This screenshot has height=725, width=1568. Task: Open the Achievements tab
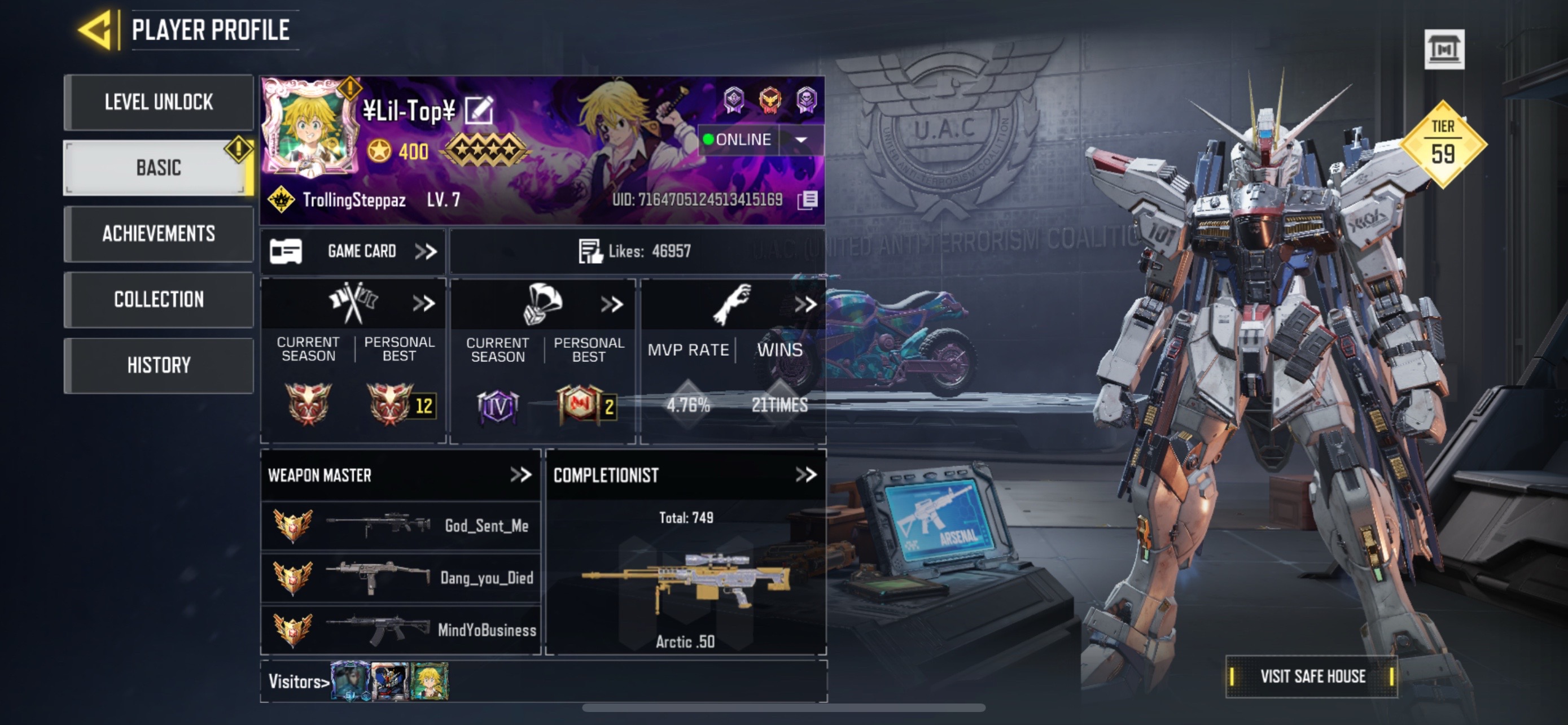158,234
